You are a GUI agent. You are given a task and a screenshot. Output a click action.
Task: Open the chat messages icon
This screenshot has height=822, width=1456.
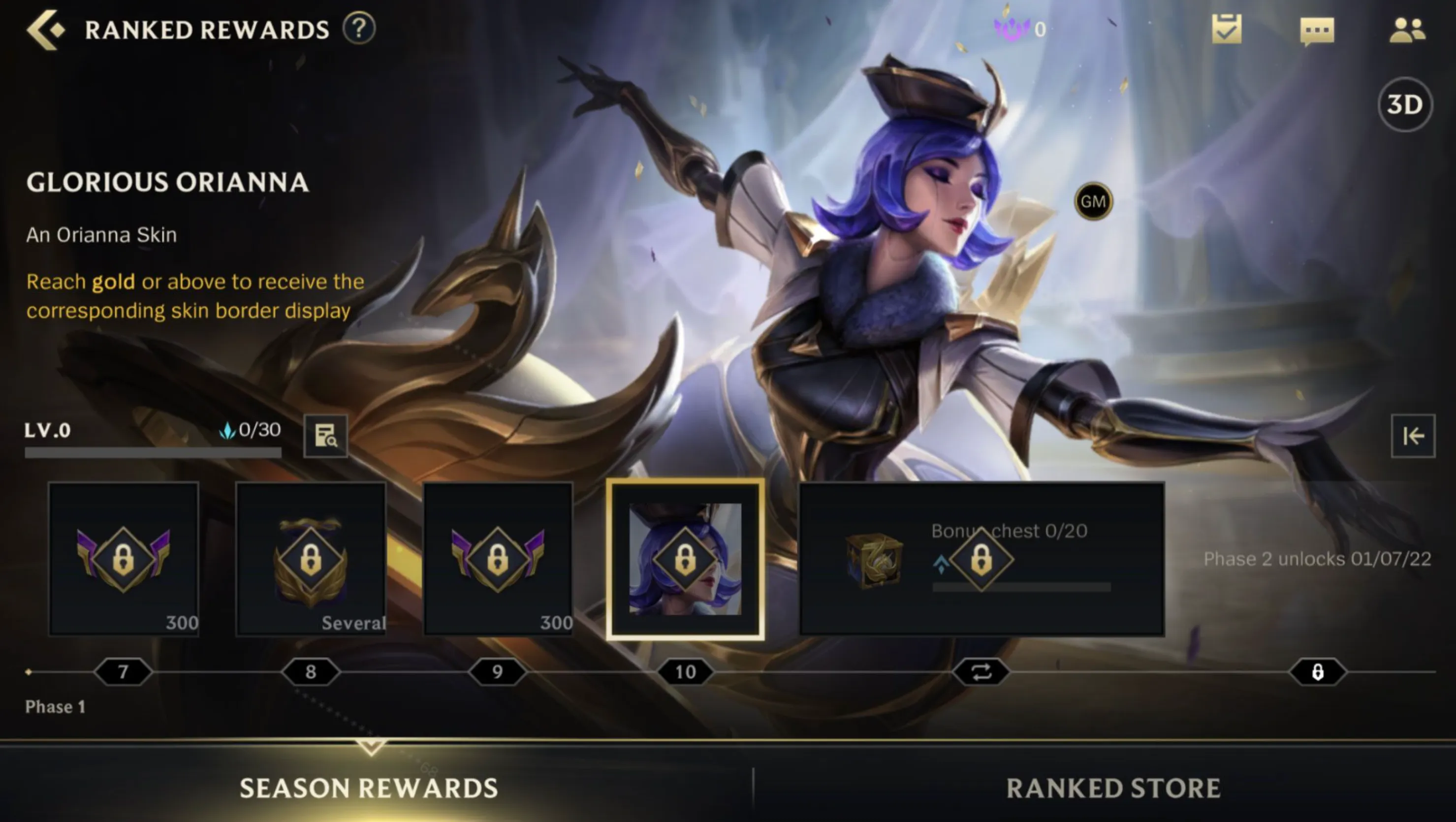(1317, 31)
